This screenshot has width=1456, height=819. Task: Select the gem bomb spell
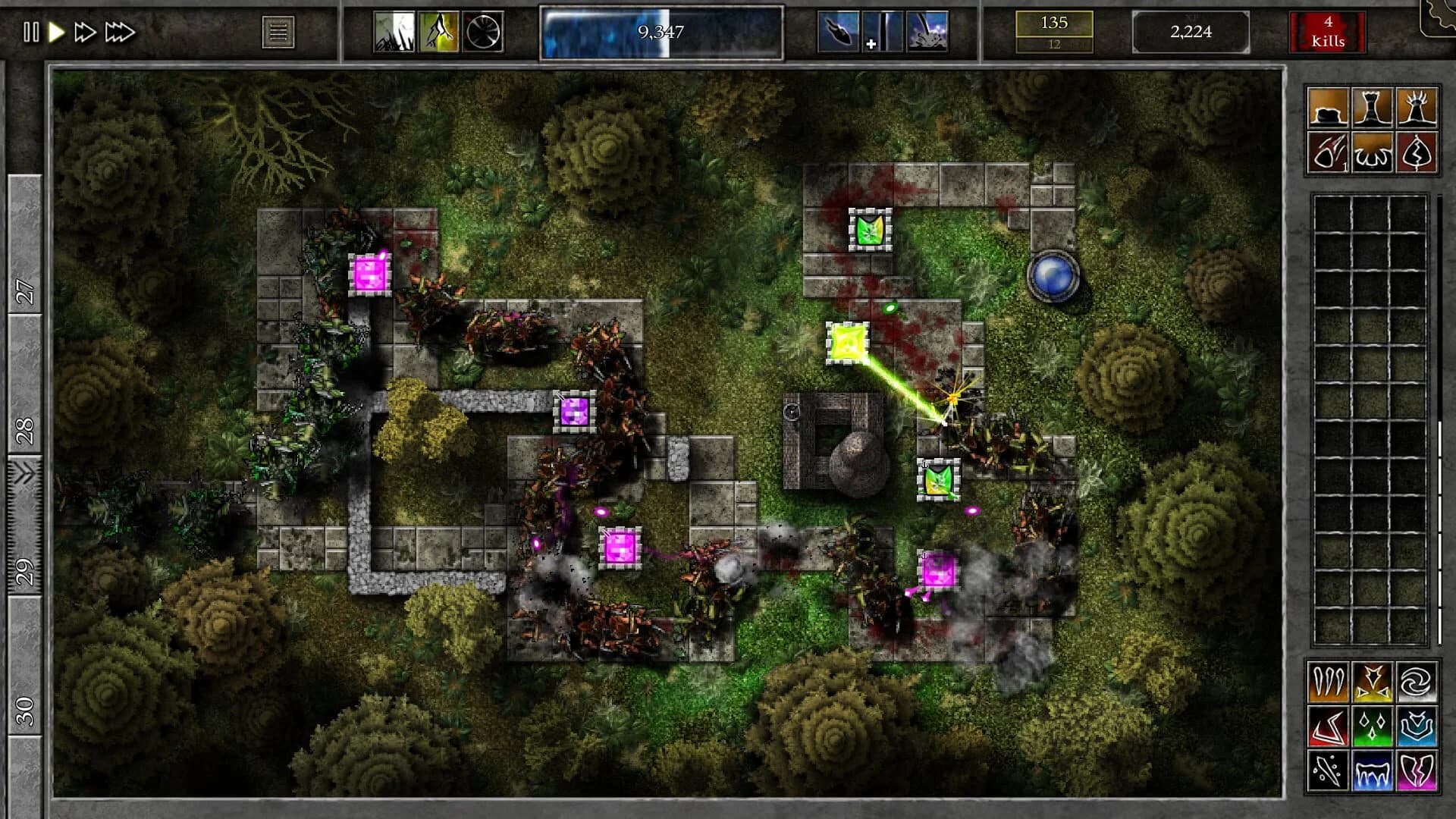(1329, 150)
